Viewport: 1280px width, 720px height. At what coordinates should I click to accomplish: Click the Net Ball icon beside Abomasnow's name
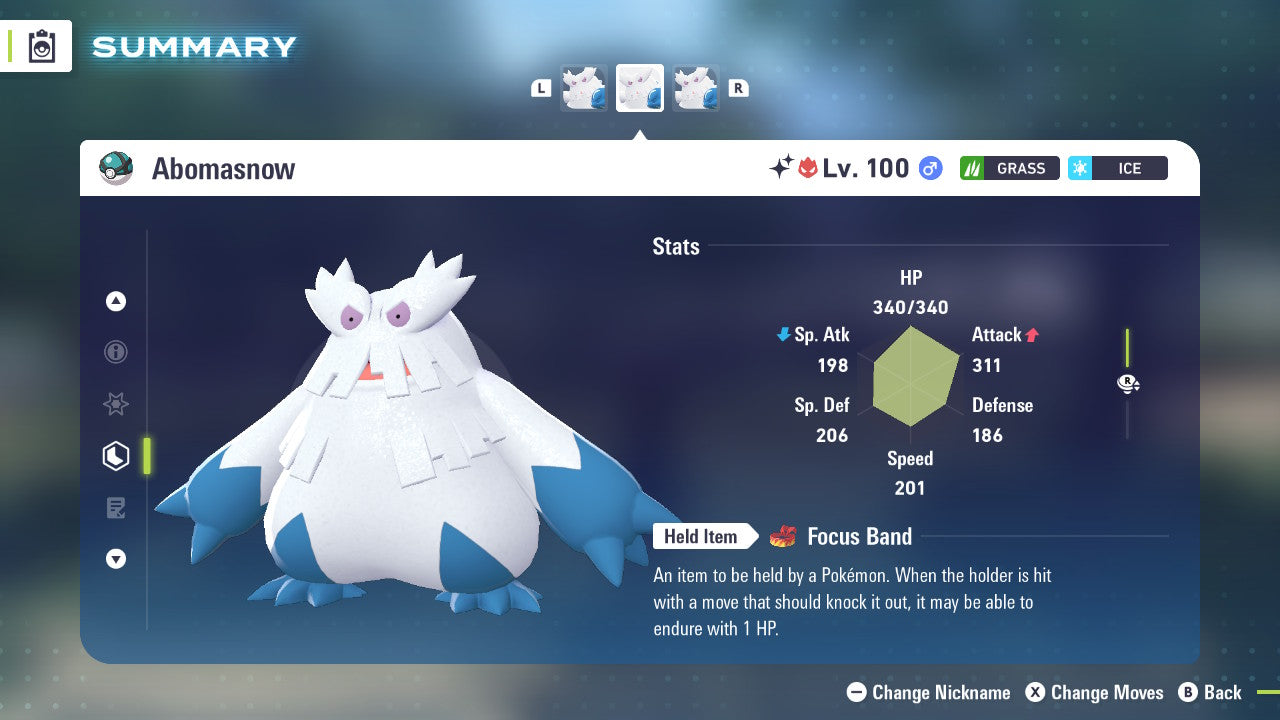pyautogui.click(x=117, y=168)
